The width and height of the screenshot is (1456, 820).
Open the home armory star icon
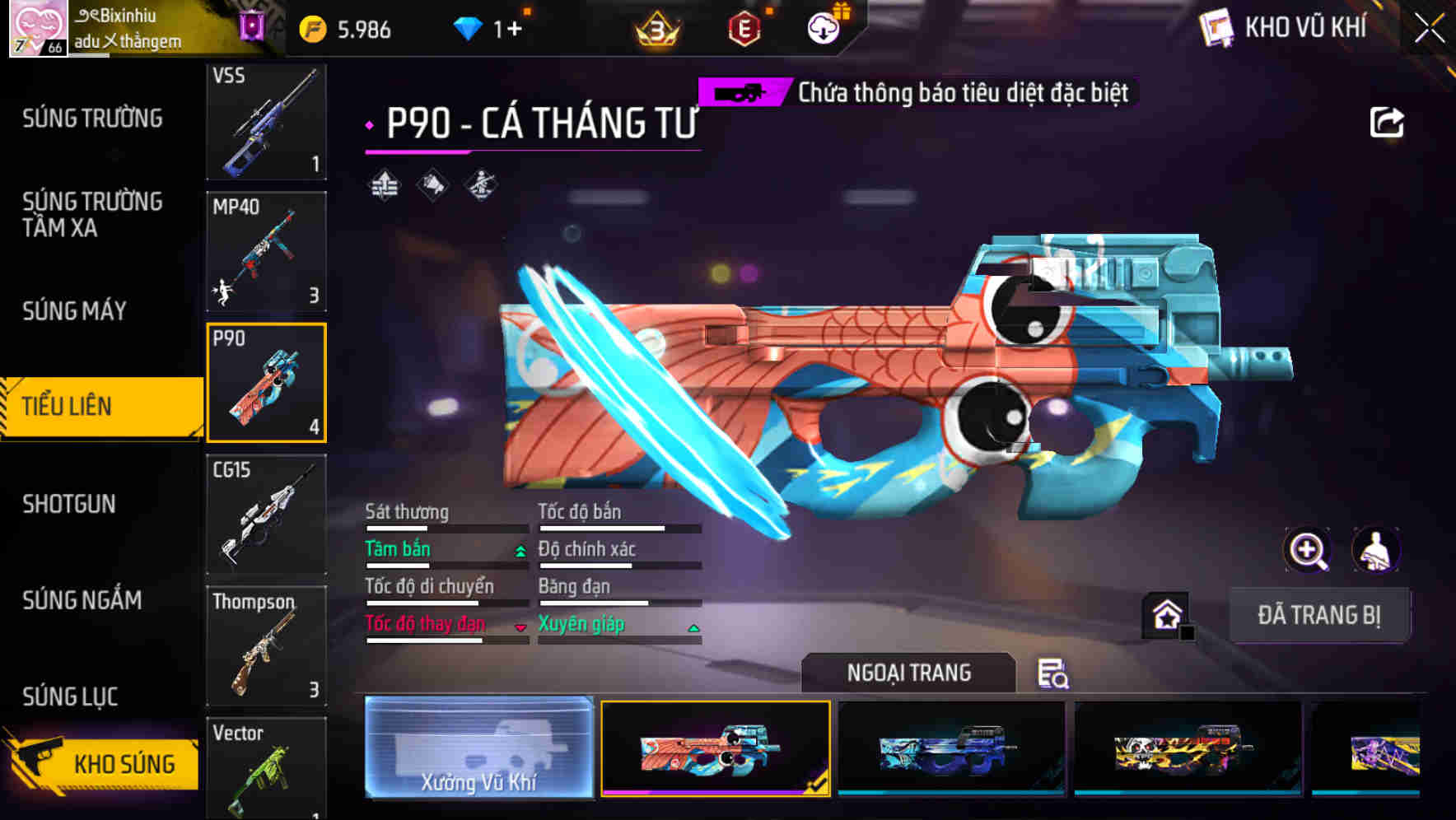click(x=1165, y=613)
